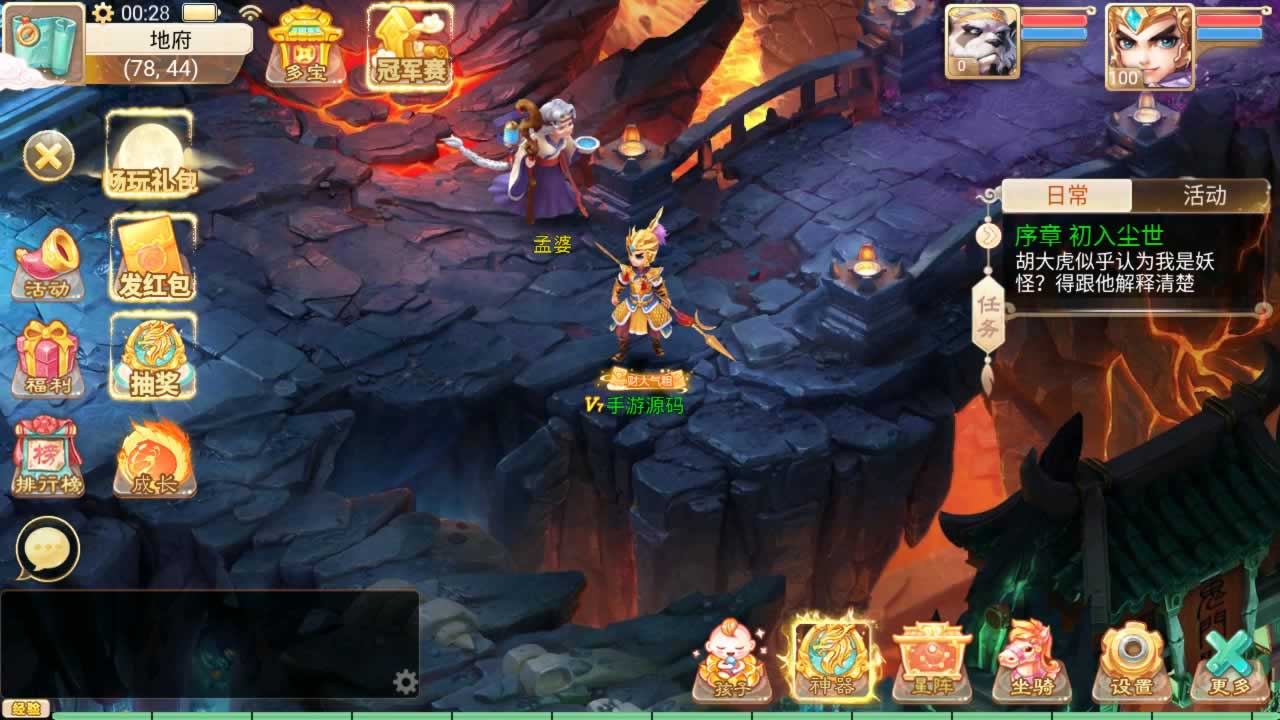Open the chat speech bubble
This screenshot has width=1280, height=720.
(47, 549)
